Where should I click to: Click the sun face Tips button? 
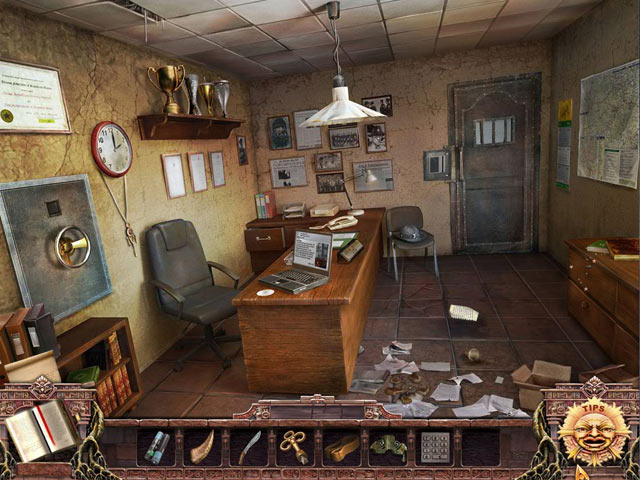(594, 432)
